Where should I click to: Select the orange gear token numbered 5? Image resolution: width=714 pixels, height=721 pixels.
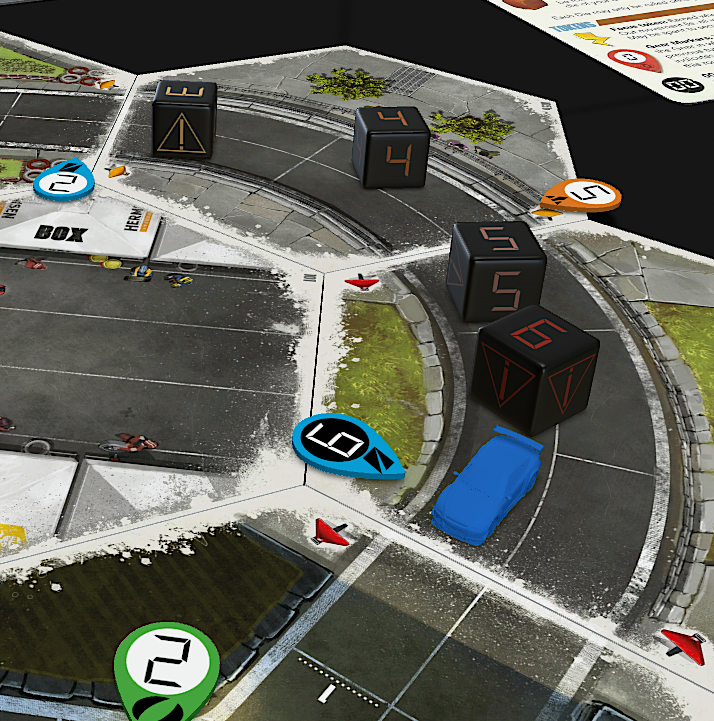585,196
